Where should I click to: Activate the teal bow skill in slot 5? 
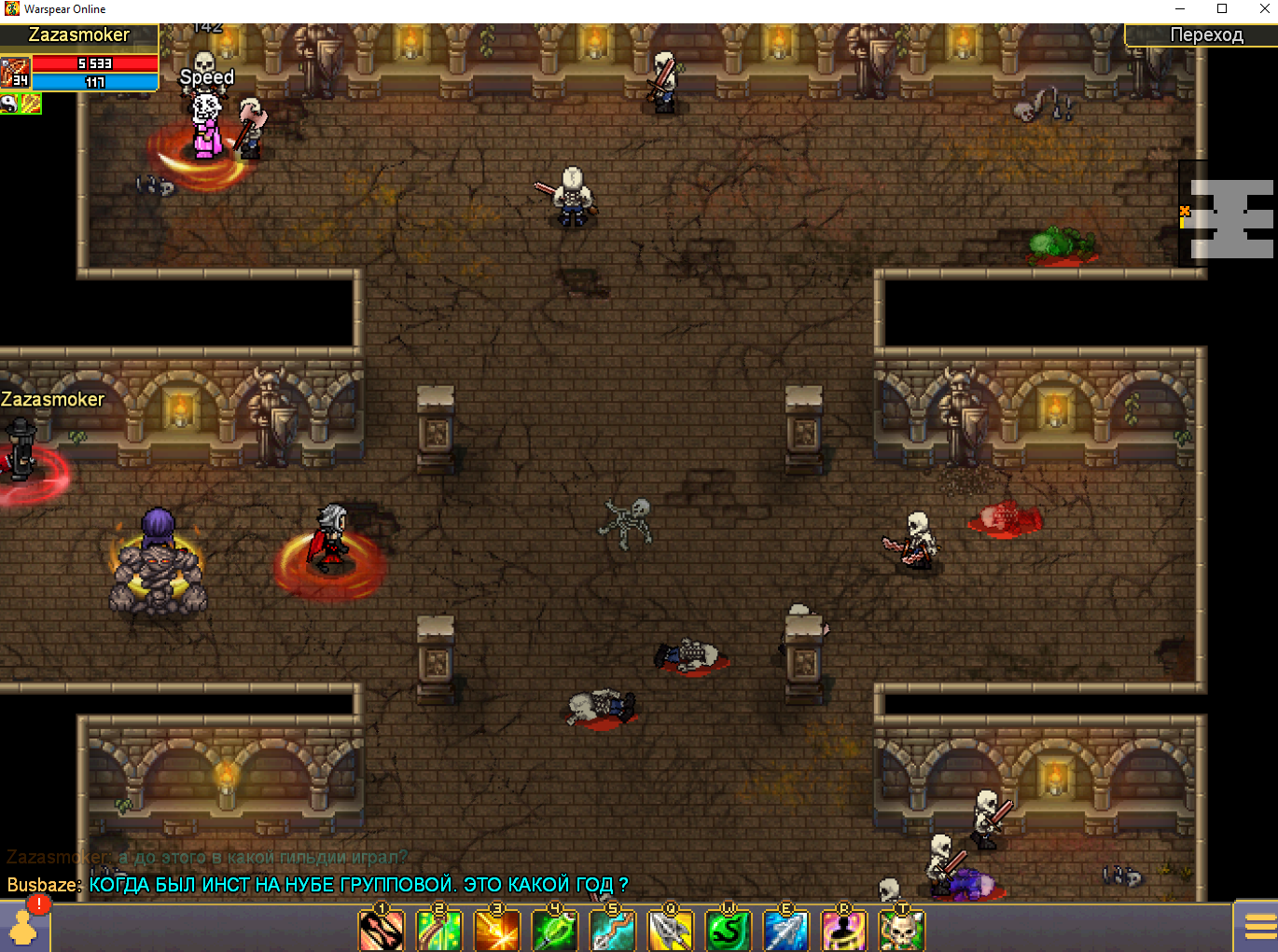coord(613,930)
